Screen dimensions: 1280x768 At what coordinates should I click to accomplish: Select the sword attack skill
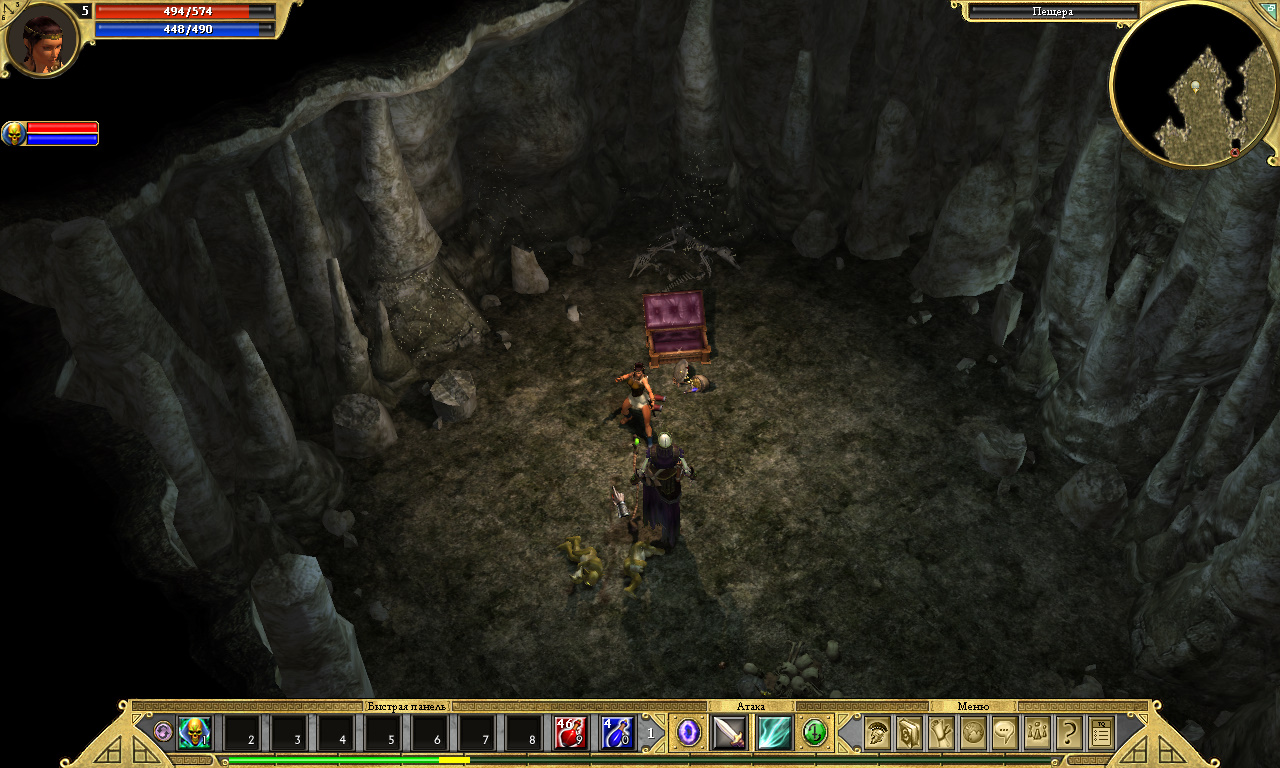click(729, 733)
